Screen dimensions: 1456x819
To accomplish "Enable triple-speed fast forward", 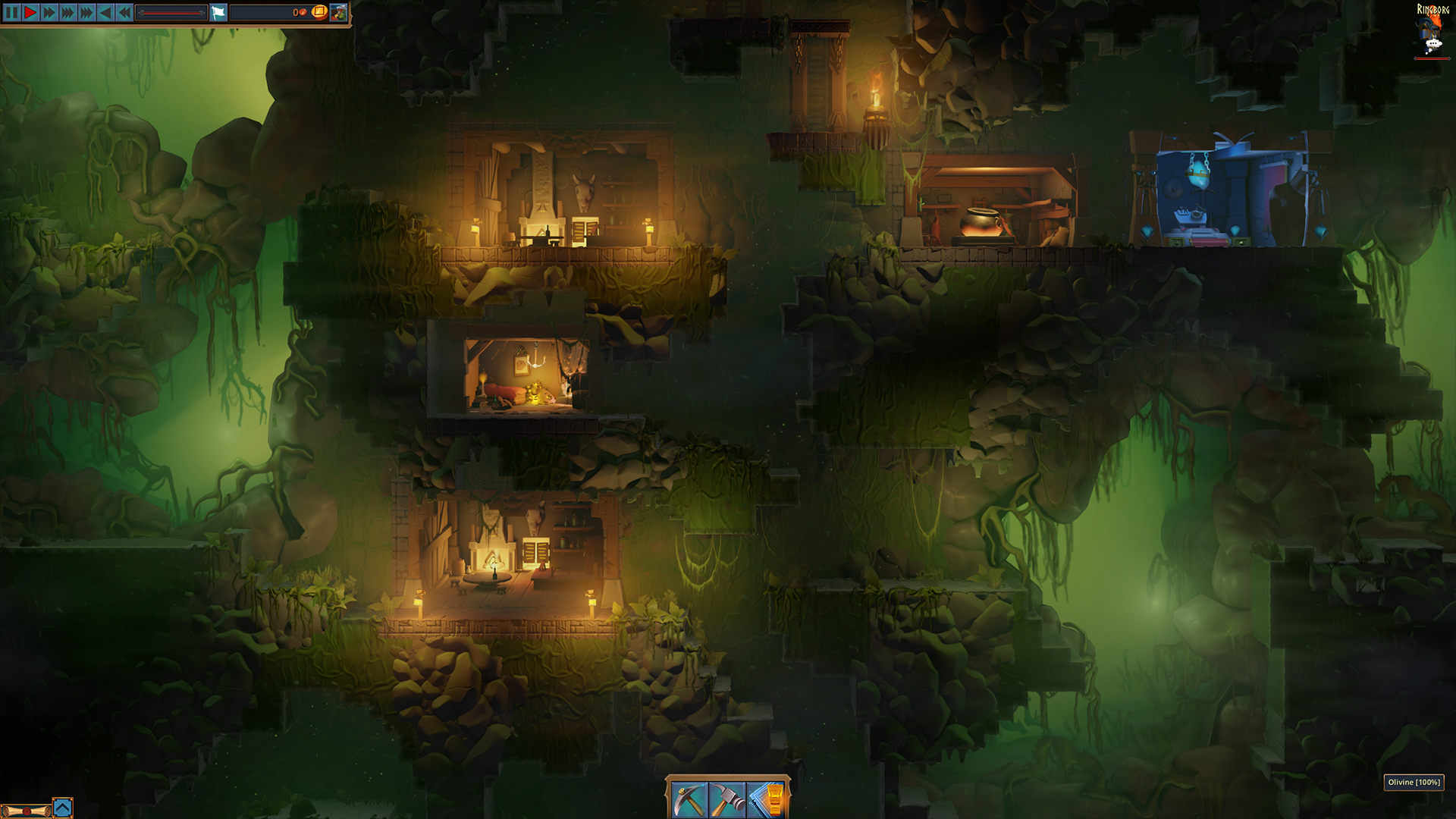I will point(67,12).
